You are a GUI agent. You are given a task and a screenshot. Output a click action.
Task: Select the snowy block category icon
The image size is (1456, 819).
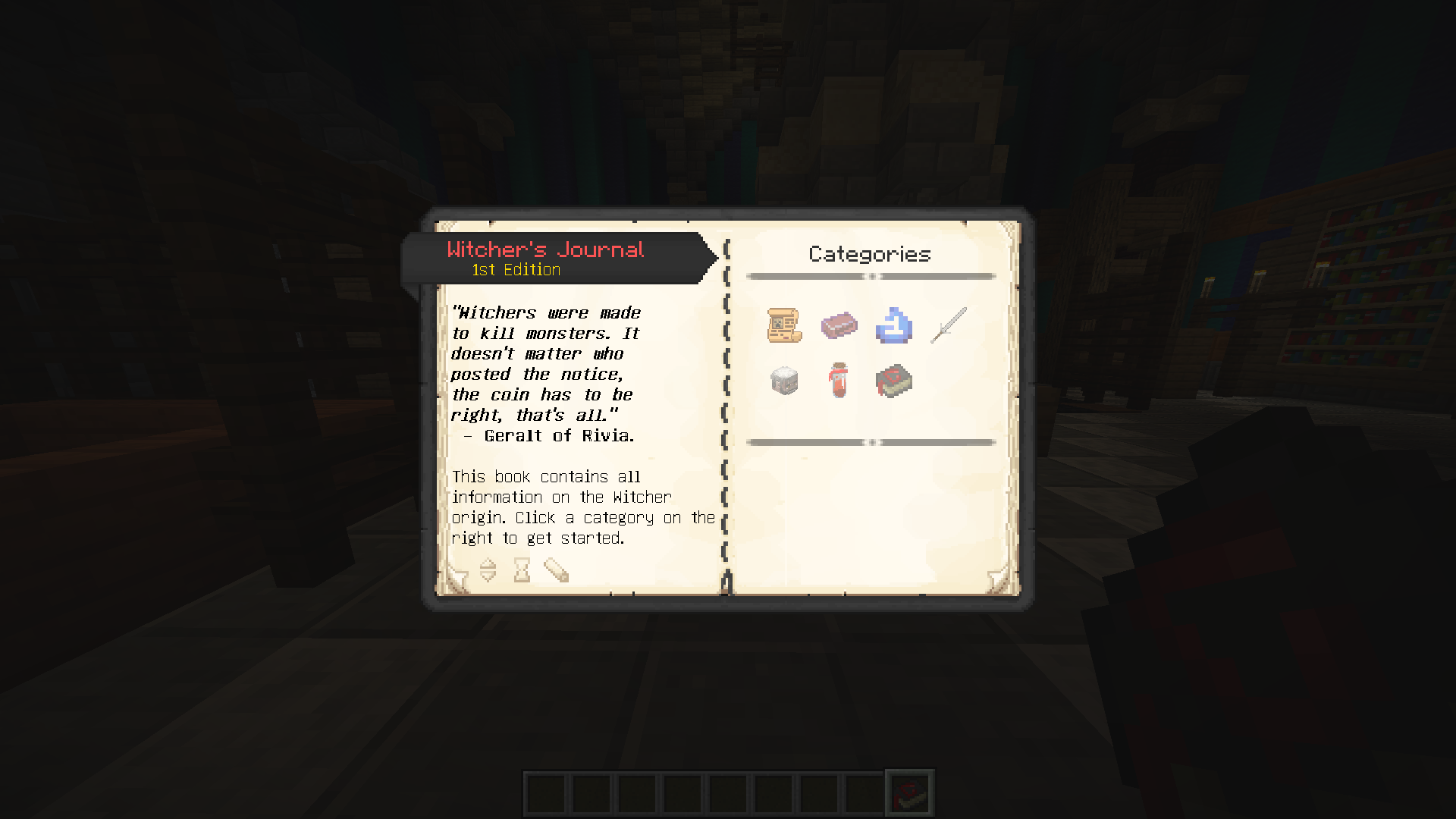[784, 381]
